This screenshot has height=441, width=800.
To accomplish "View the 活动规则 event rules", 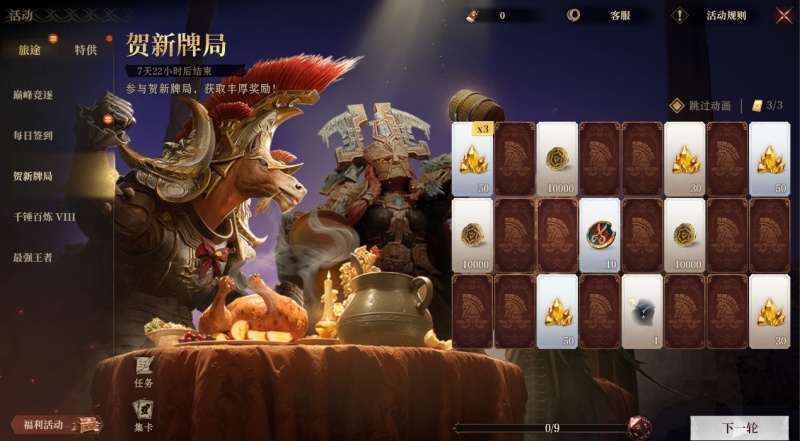I will [718, 16].
